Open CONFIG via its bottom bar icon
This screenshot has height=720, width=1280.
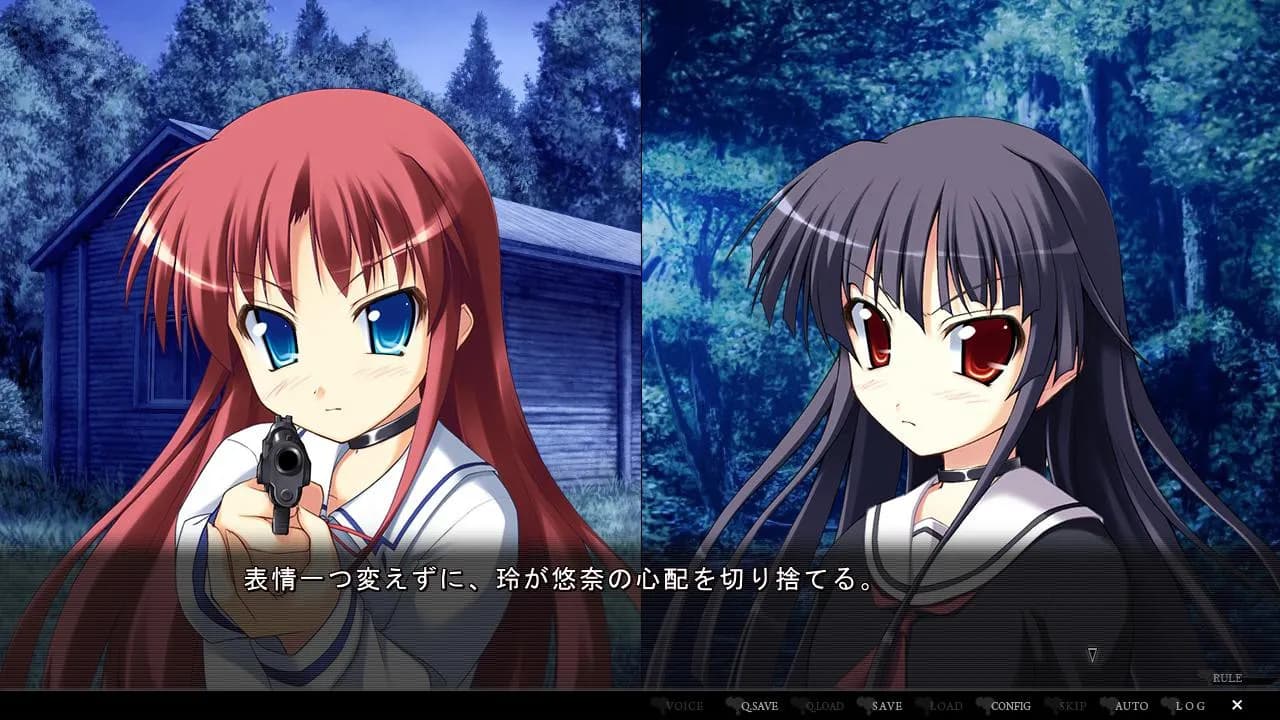click(1010, 704)
